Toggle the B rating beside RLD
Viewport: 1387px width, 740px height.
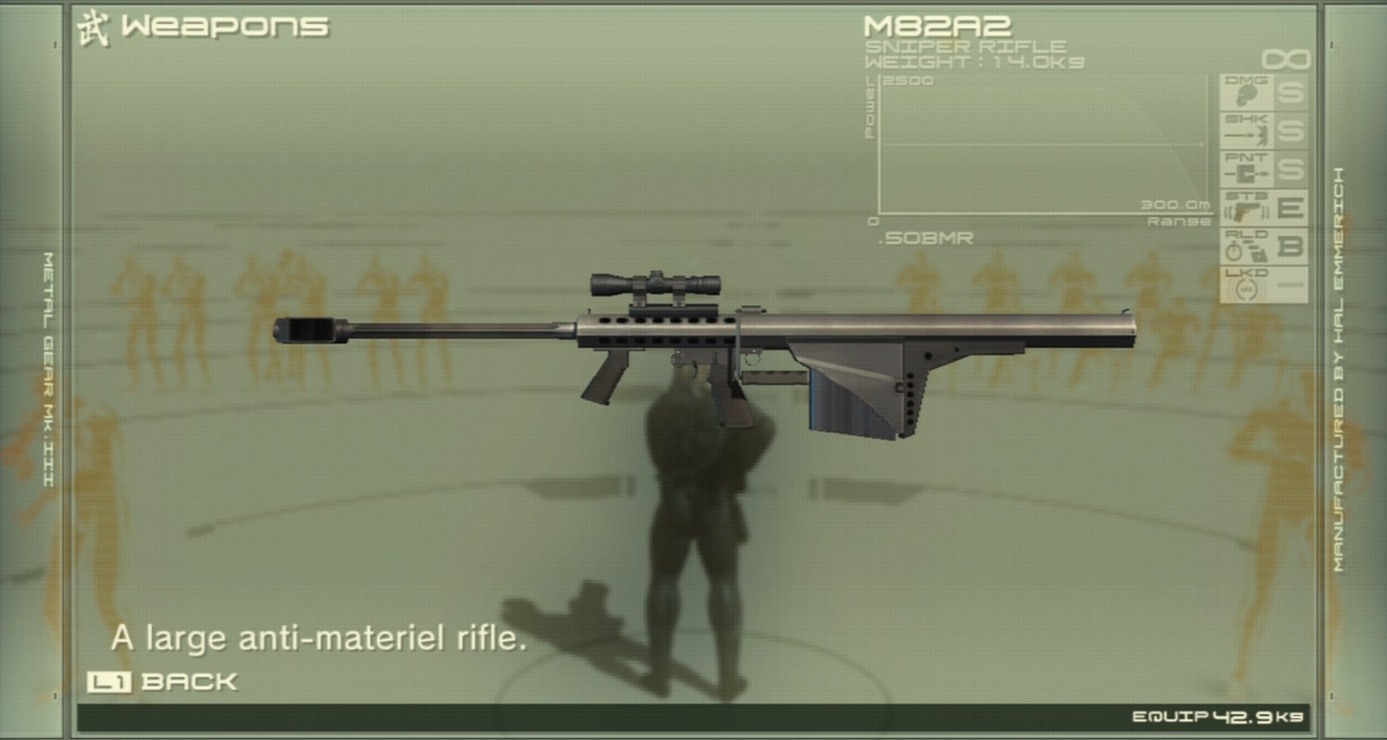tap(1289, 247)
